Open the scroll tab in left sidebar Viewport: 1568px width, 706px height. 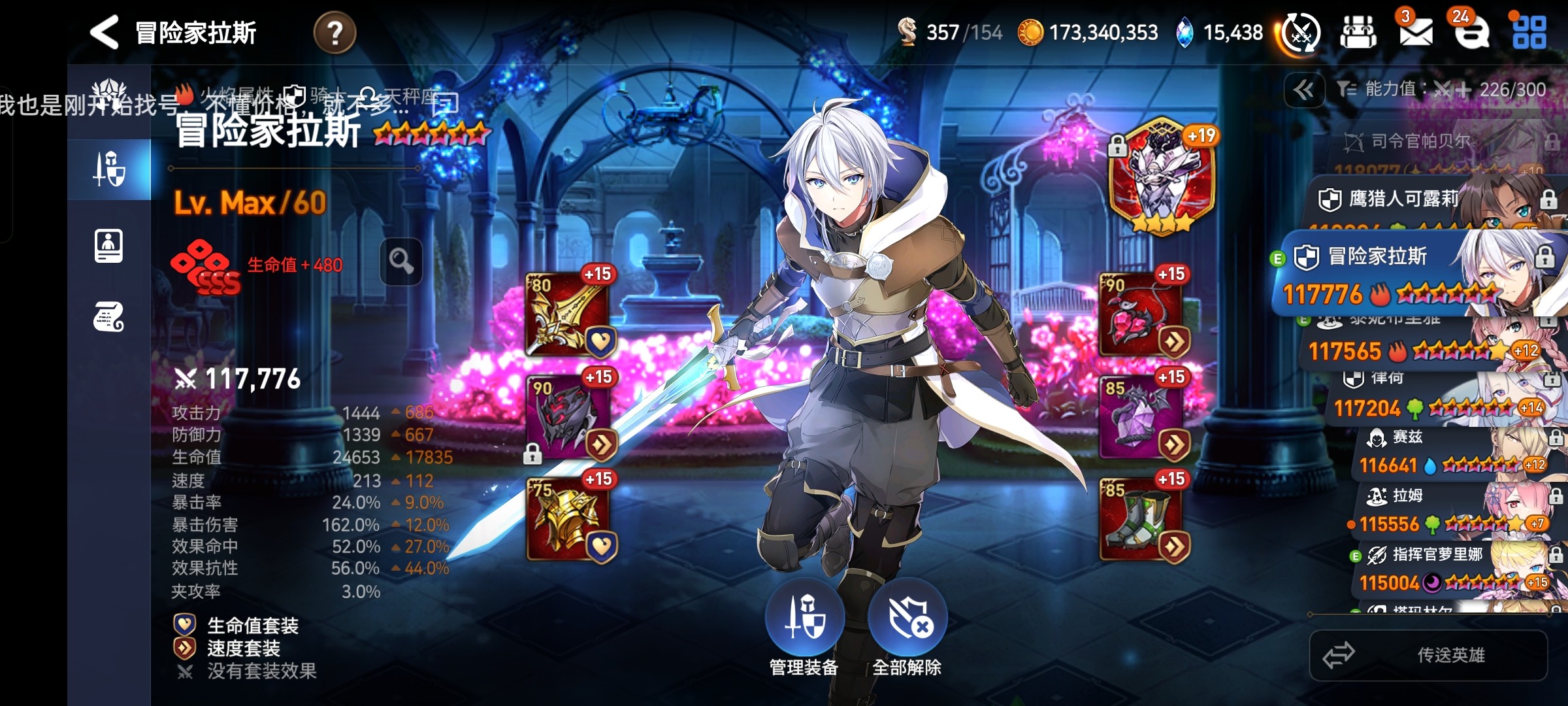pyautogui.click(x=109, y=318)
